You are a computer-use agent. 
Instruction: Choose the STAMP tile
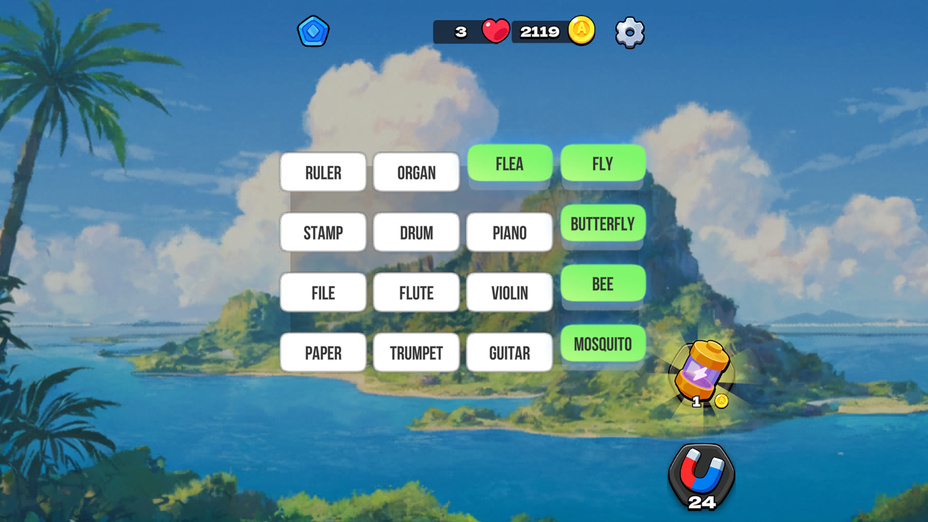click(x=323, y=232)
